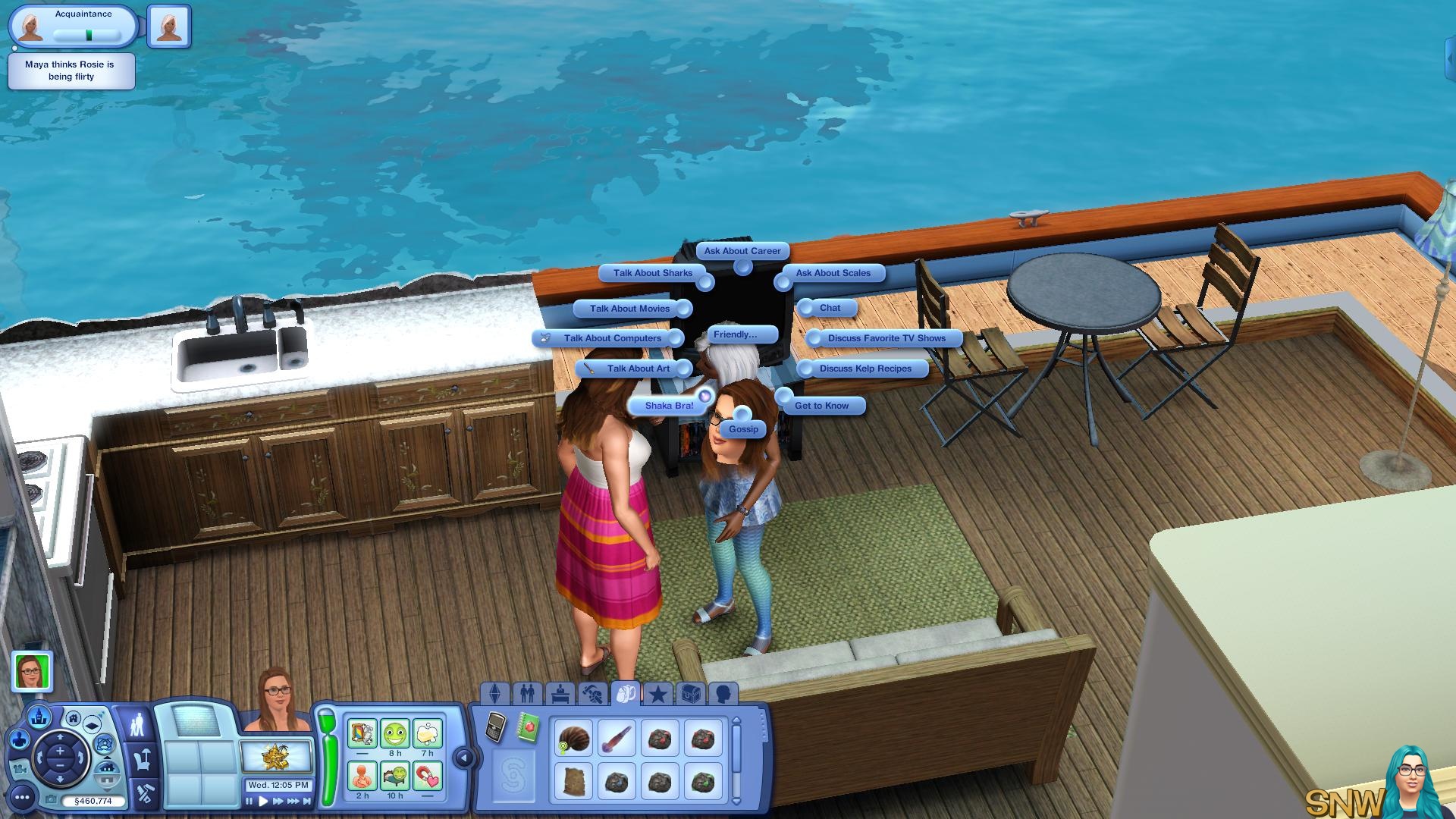Image resolution: width=1456 pixels, height=819 pixels.
Task: Select the seashell inventory item
Action: click(573, 738)
